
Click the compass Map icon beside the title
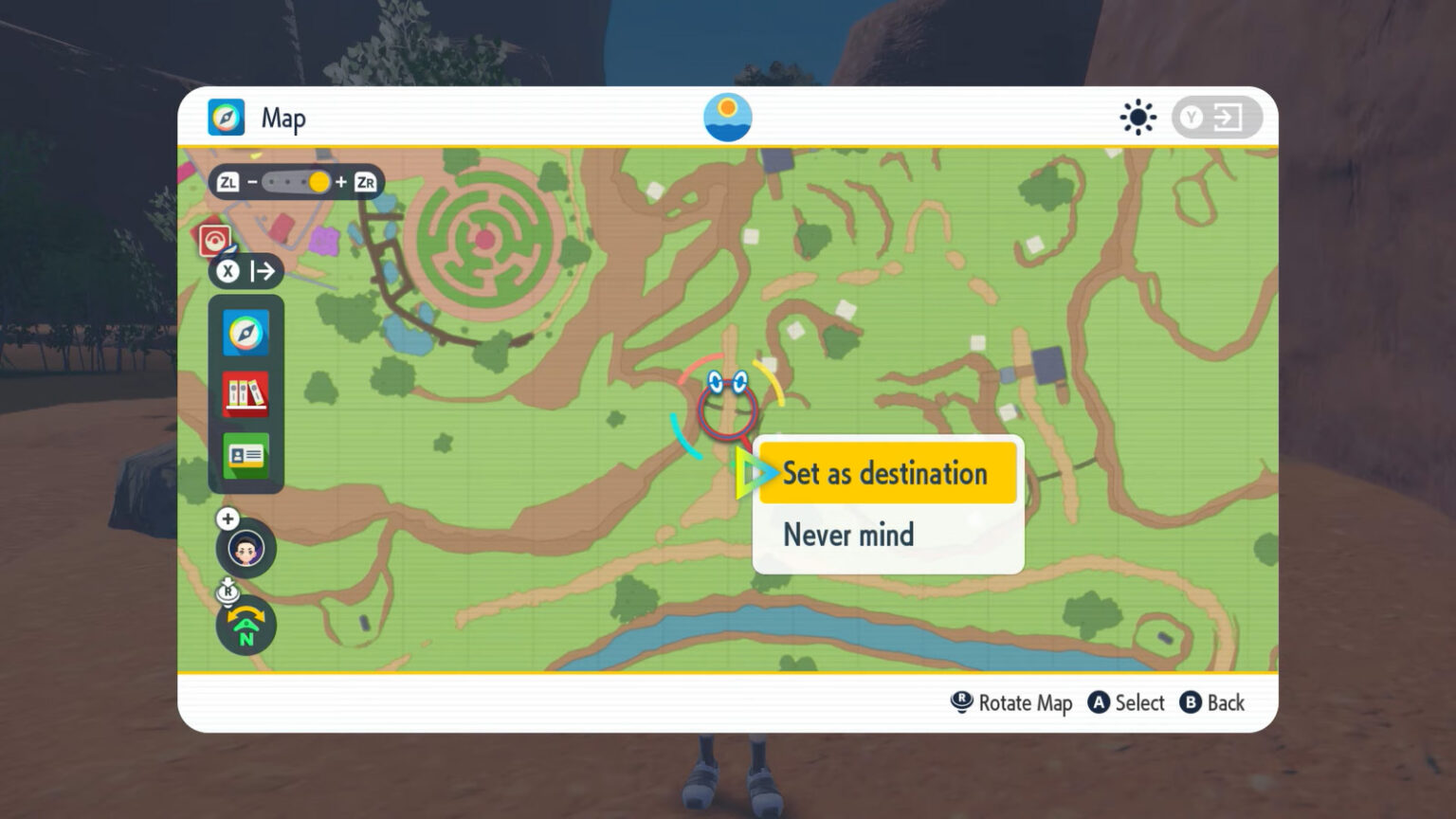(226, 117)
